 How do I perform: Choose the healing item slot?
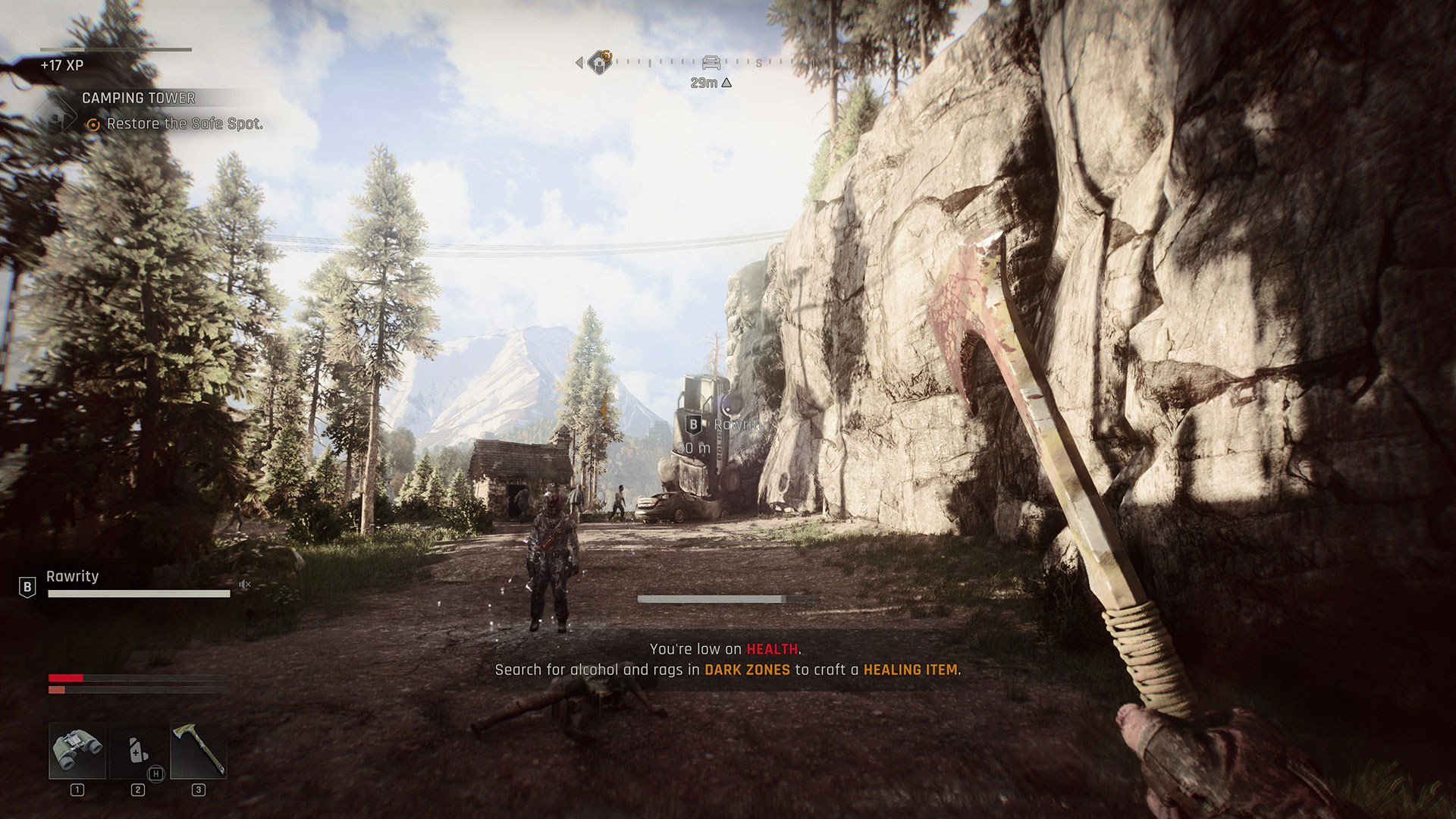(x=137, y=750)
